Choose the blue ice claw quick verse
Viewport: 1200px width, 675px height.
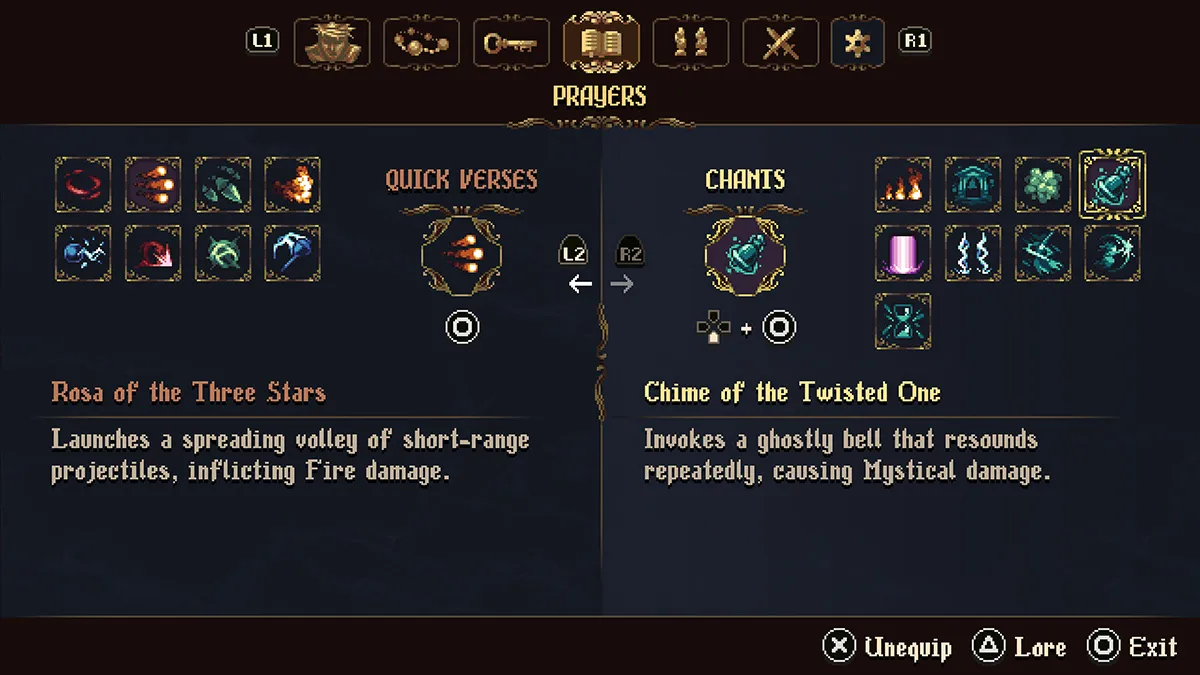(293, 253)
